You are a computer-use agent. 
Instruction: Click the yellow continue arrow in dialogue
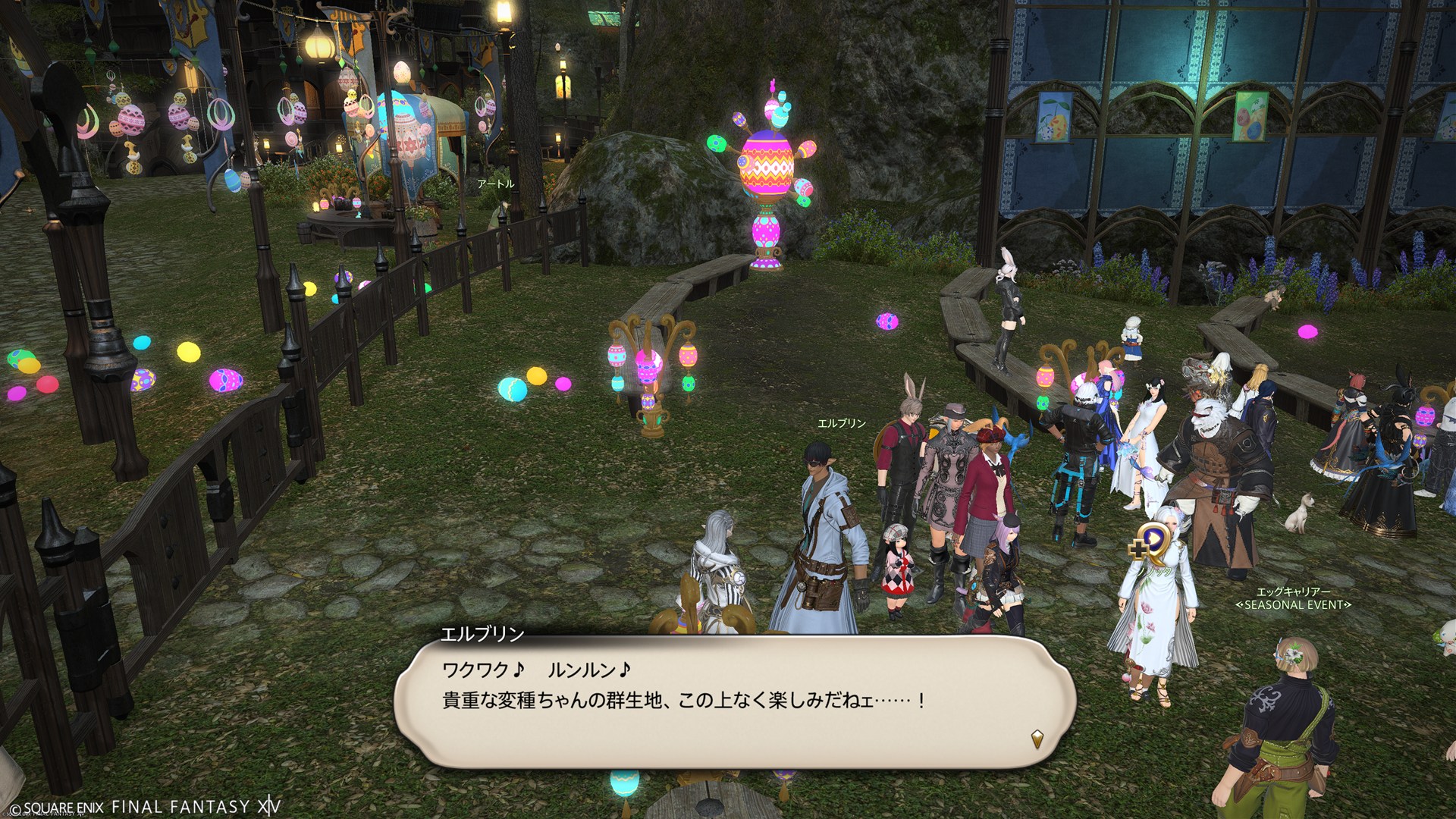pyautogui.click(x=1036, y=739)
